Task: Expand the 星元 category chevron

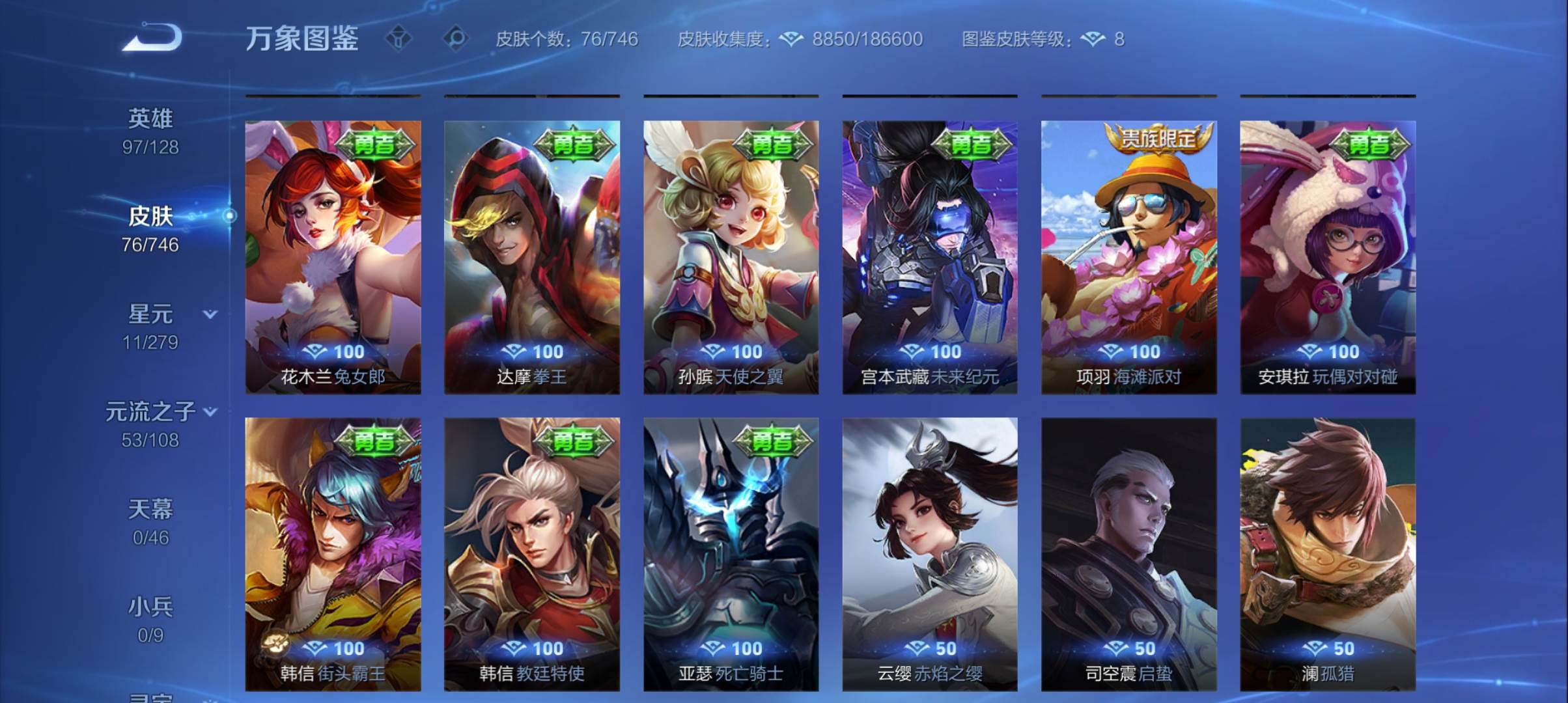Action: point(209,314)
